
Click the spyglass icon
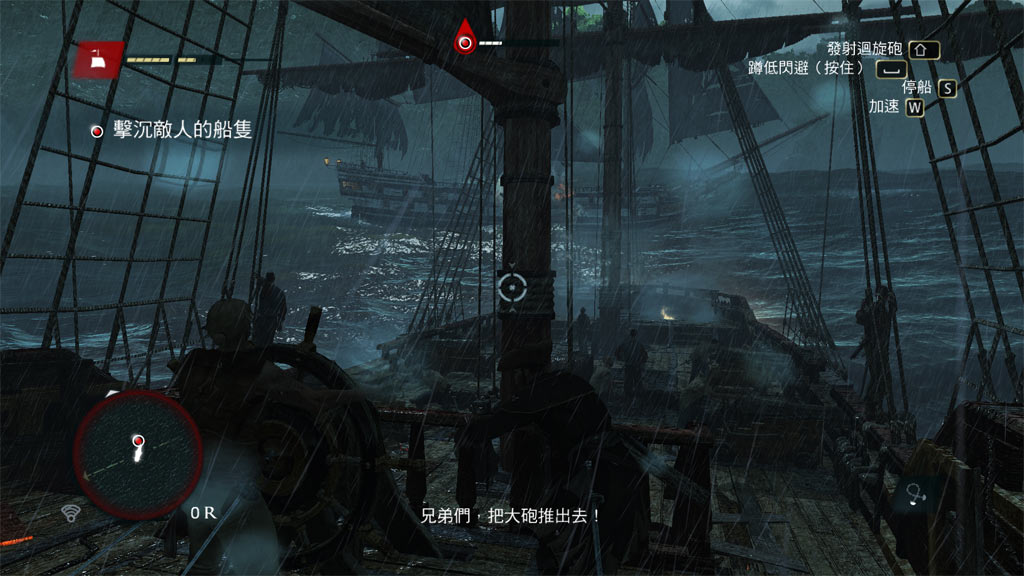(914, 491)
